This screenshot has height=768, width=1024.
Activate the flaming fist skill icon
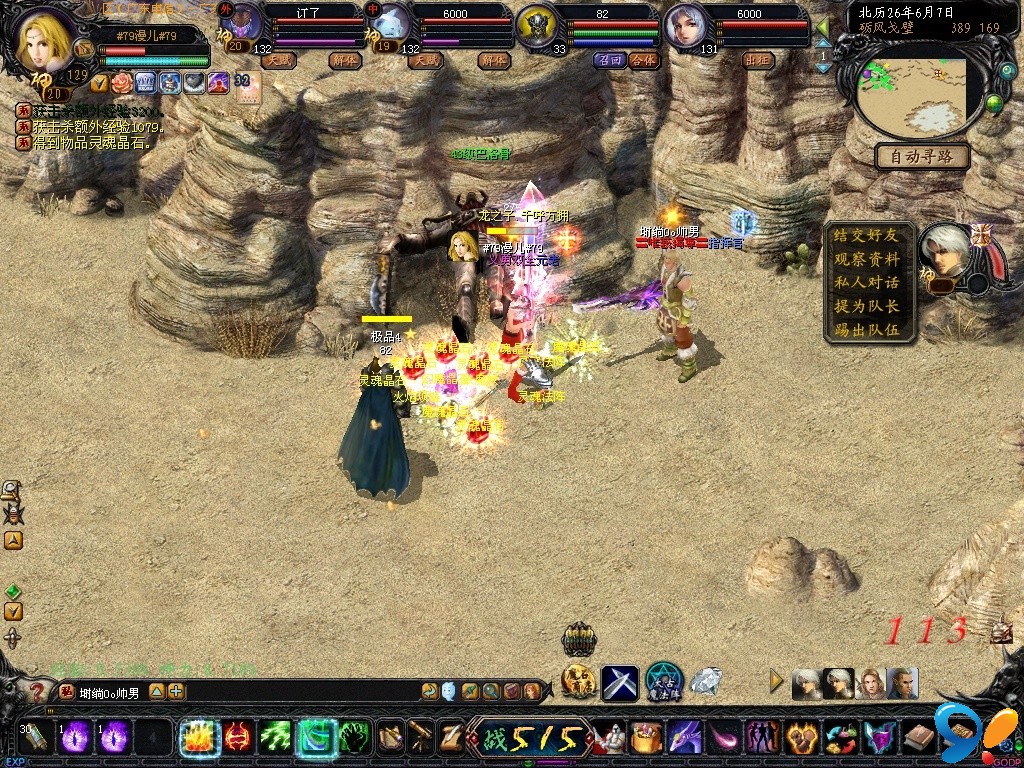pyautogui.click(x=197, y=738)
